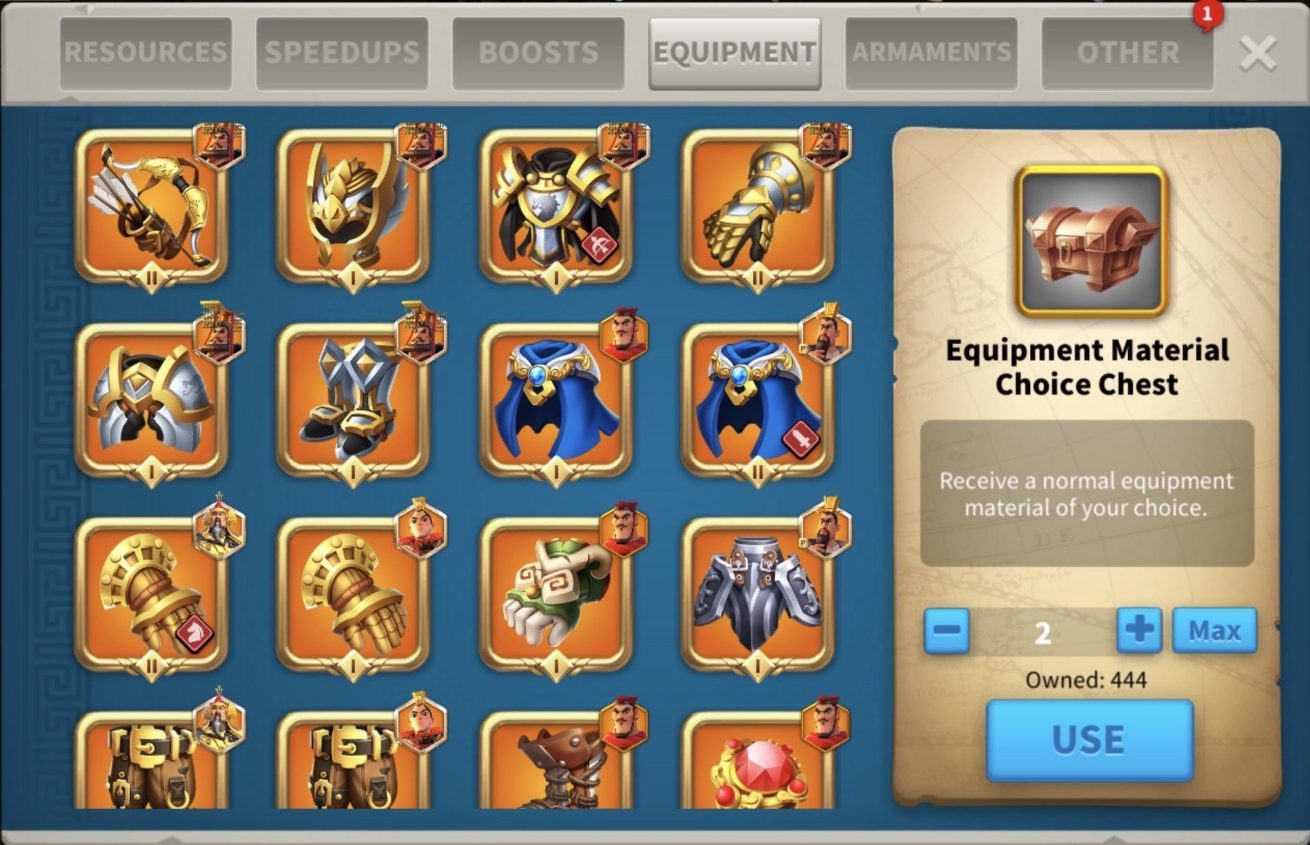Image resolution: width=1310 pixels, height=845 pixels.
Task: Close the items window
Action: [1257, 53]
